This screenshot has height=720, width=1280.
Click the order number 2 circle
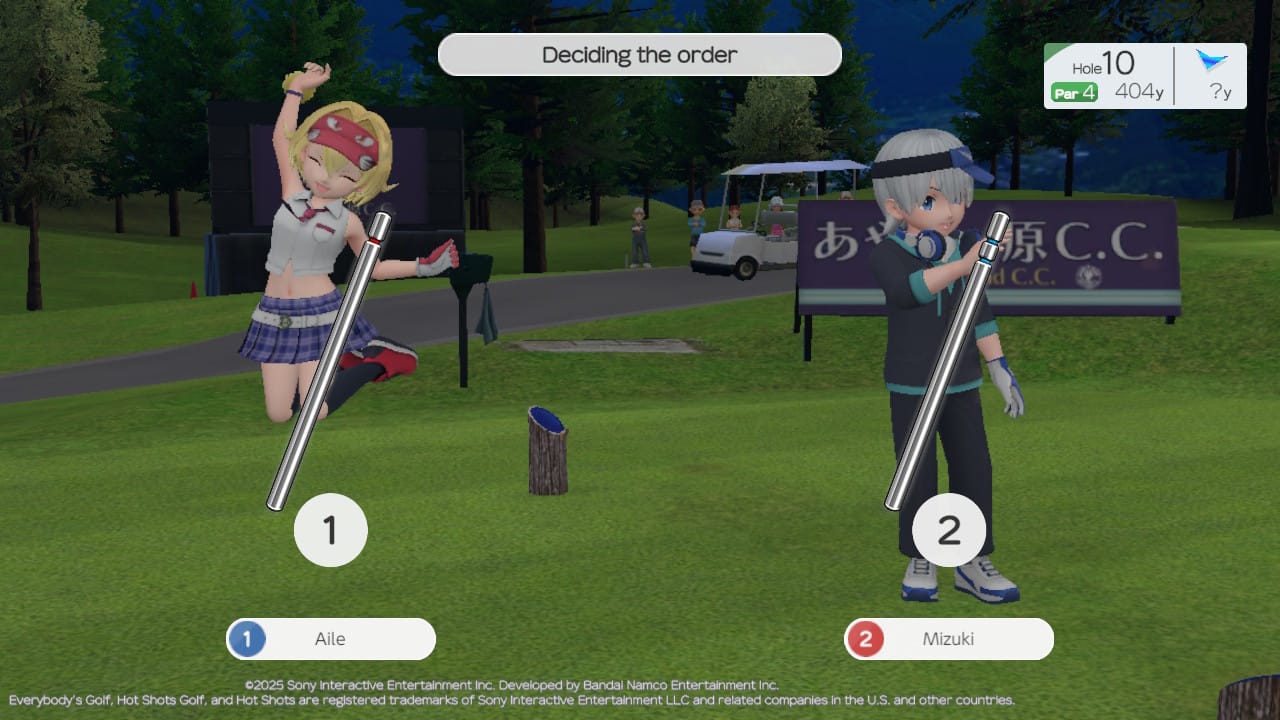(948, 531)
